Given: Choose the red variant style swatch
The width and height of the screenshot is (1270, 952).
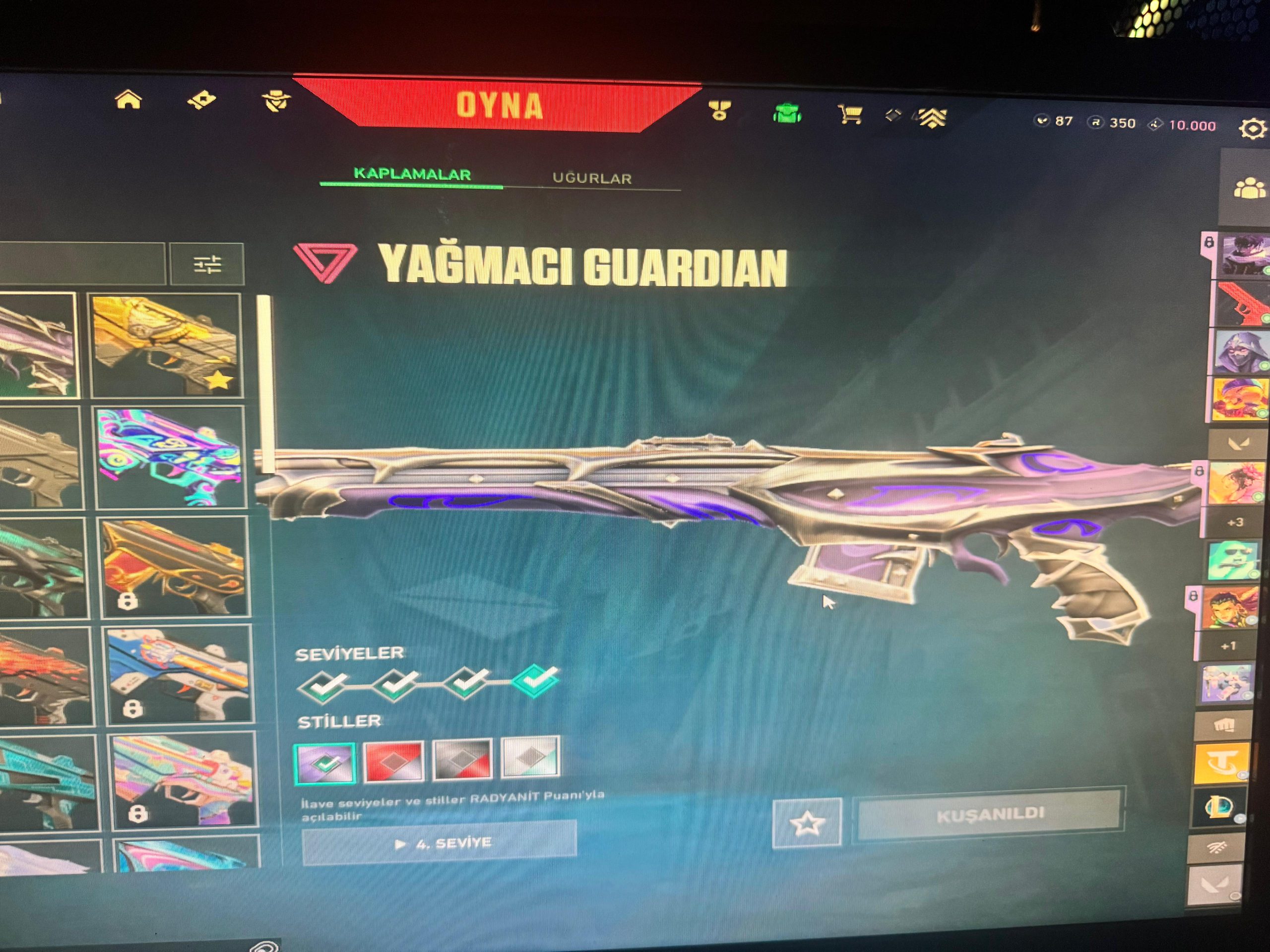Looking at the screenshot, I should (394, 761).
